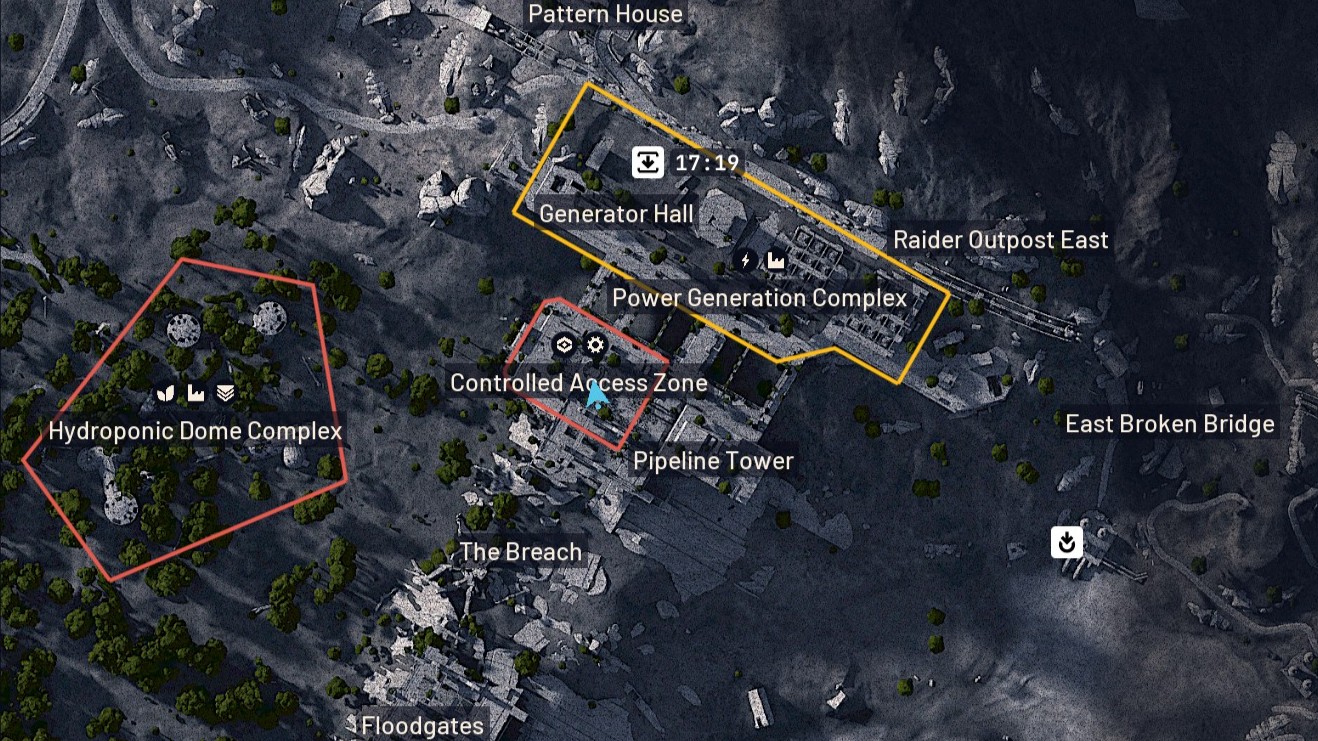
Task: Select the Generator Hall label
Action: 615,213
